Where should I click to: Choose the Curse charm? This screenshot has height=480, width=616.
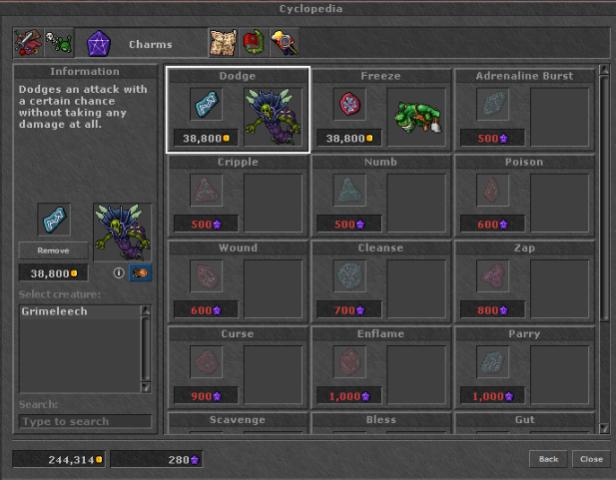[238, 367]
